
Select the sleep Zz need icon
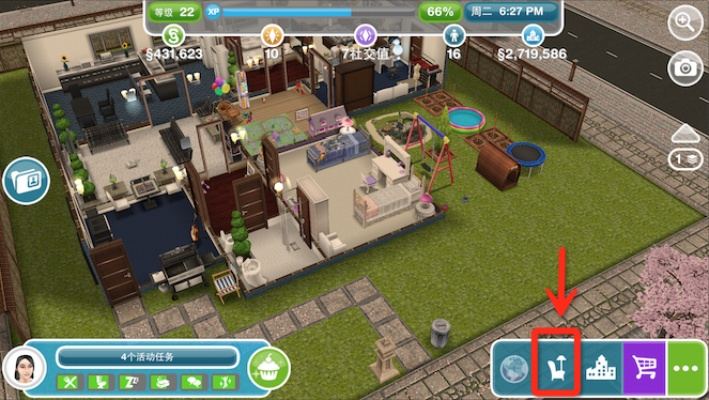point(132,382)
